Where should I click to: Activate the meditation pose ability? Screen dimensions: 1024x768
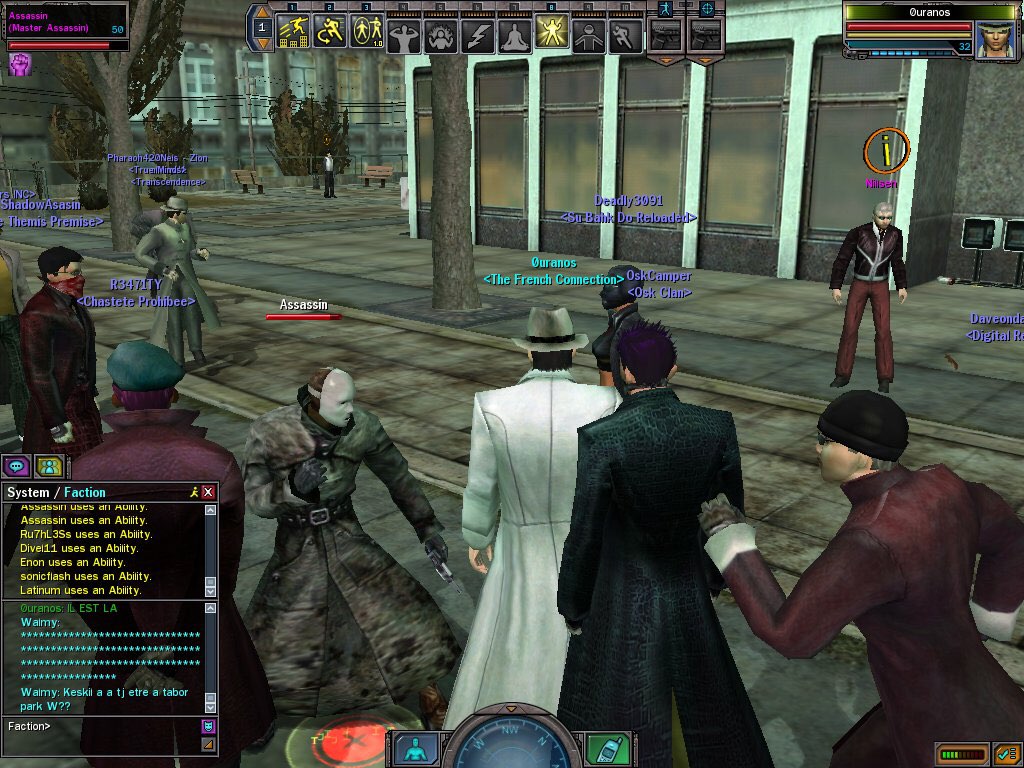[x=515, y=37]
